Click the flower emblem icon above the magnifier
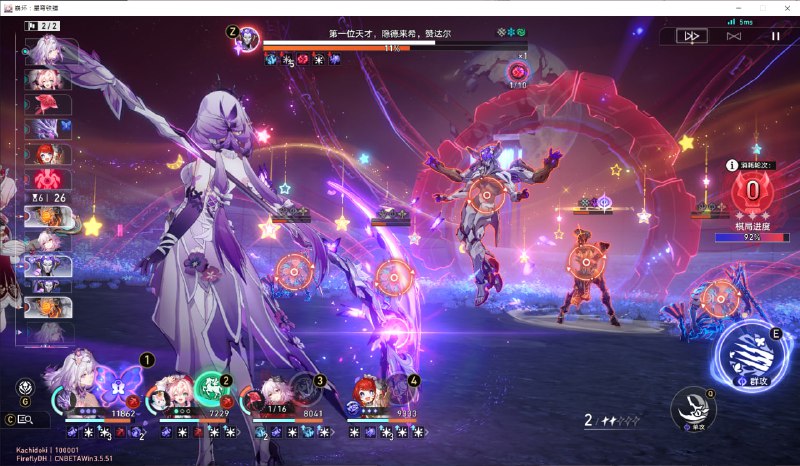Screen dimensions: 800x466 tap(26, 388)
